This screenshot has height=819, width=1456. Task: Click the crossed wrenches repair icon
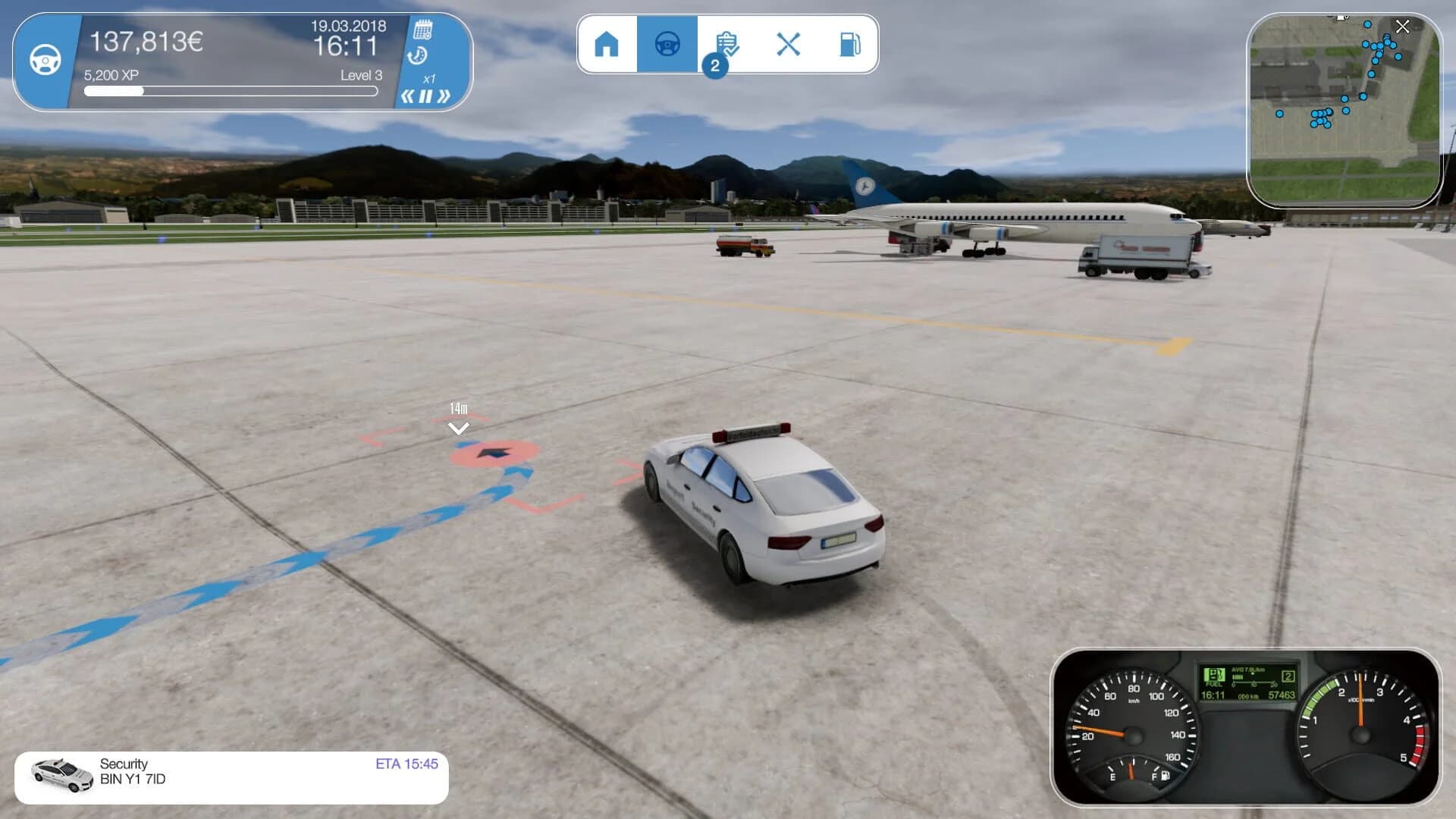tap(789, 44)
